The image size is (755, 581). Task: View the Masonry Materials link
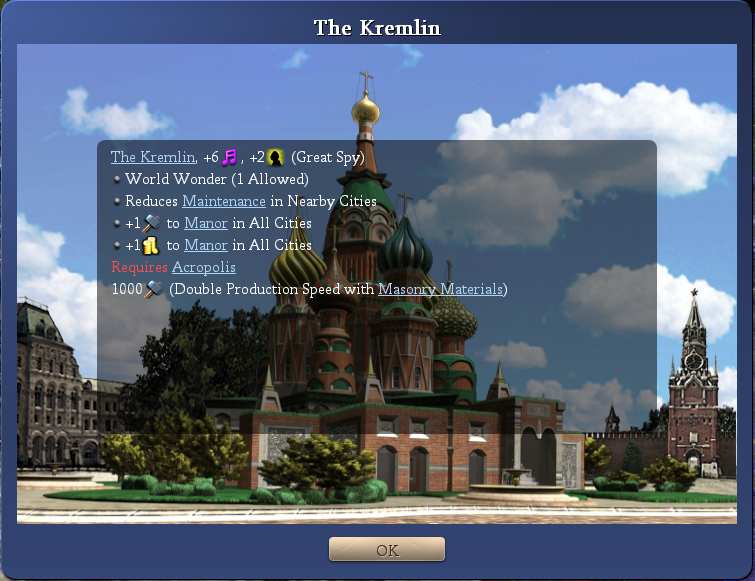[x=441, y=289]
